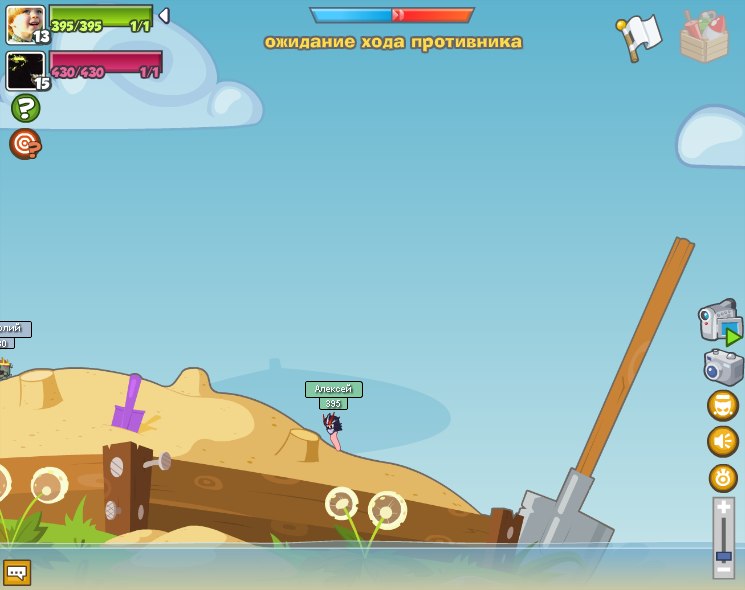Toggle sound with the speaker button
This screenshot has height=590, width=745.
tap(723, 441)
